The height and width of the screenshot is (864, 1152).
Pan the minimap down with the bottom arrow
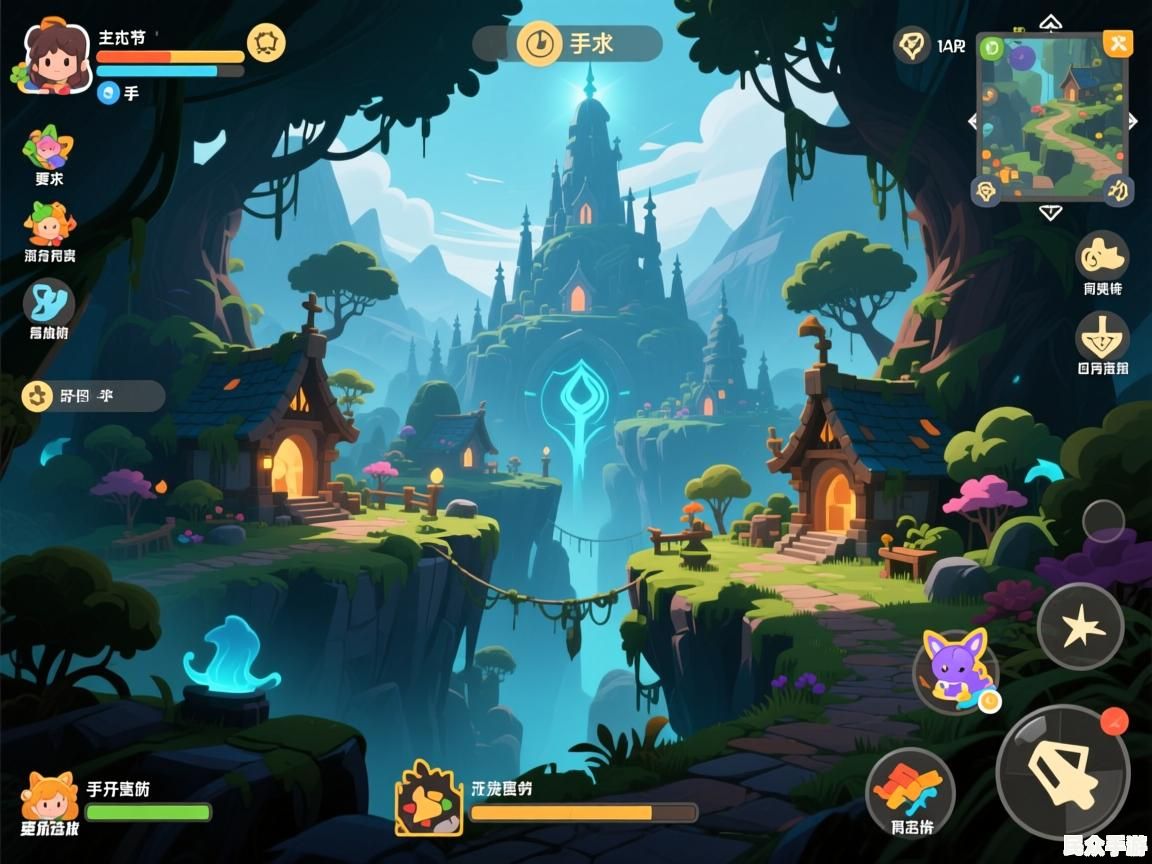coord(1050,212)
